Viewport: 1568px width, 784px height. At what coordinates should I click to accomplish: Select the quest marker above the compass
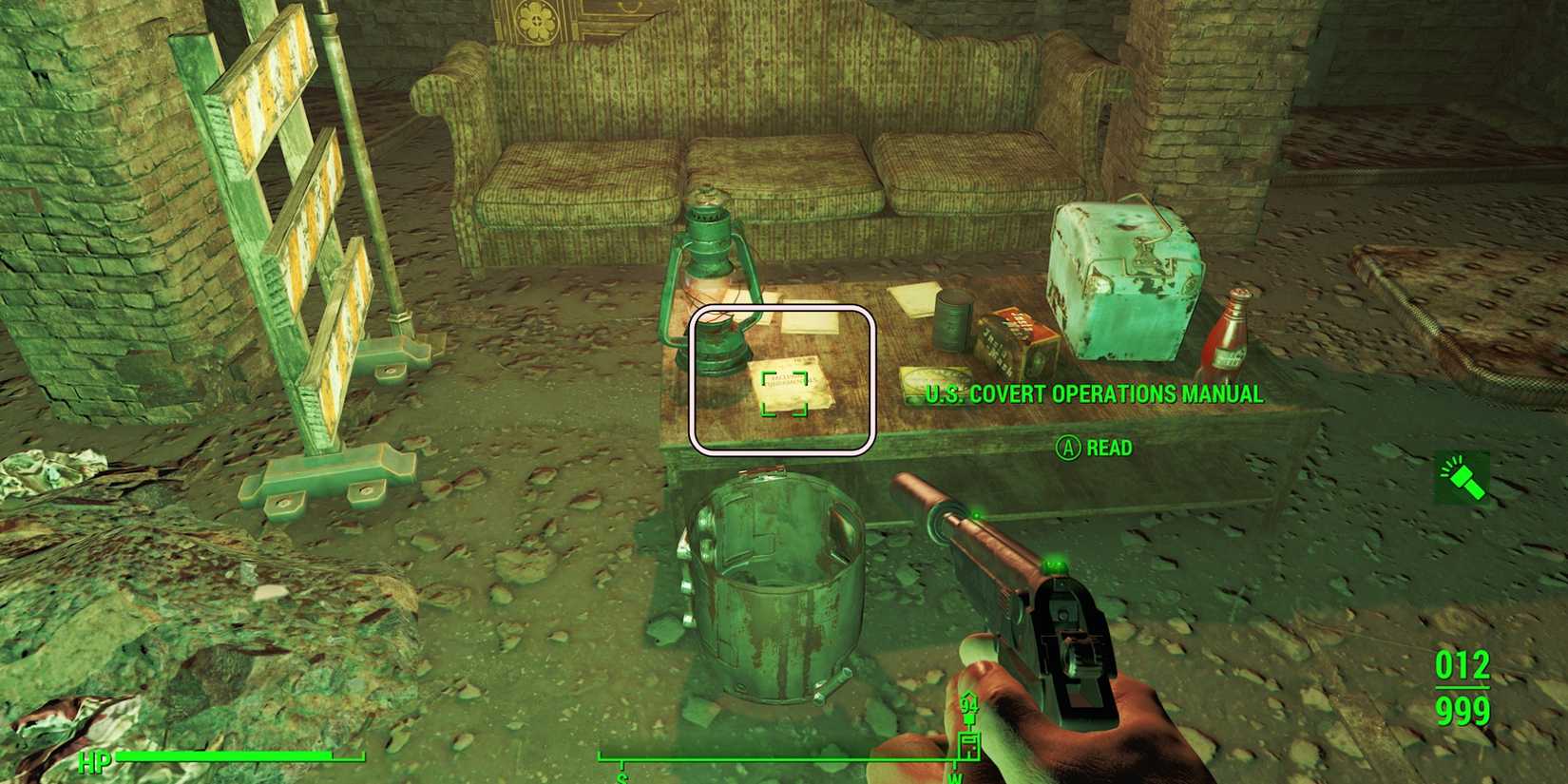[x=969, y=720]
